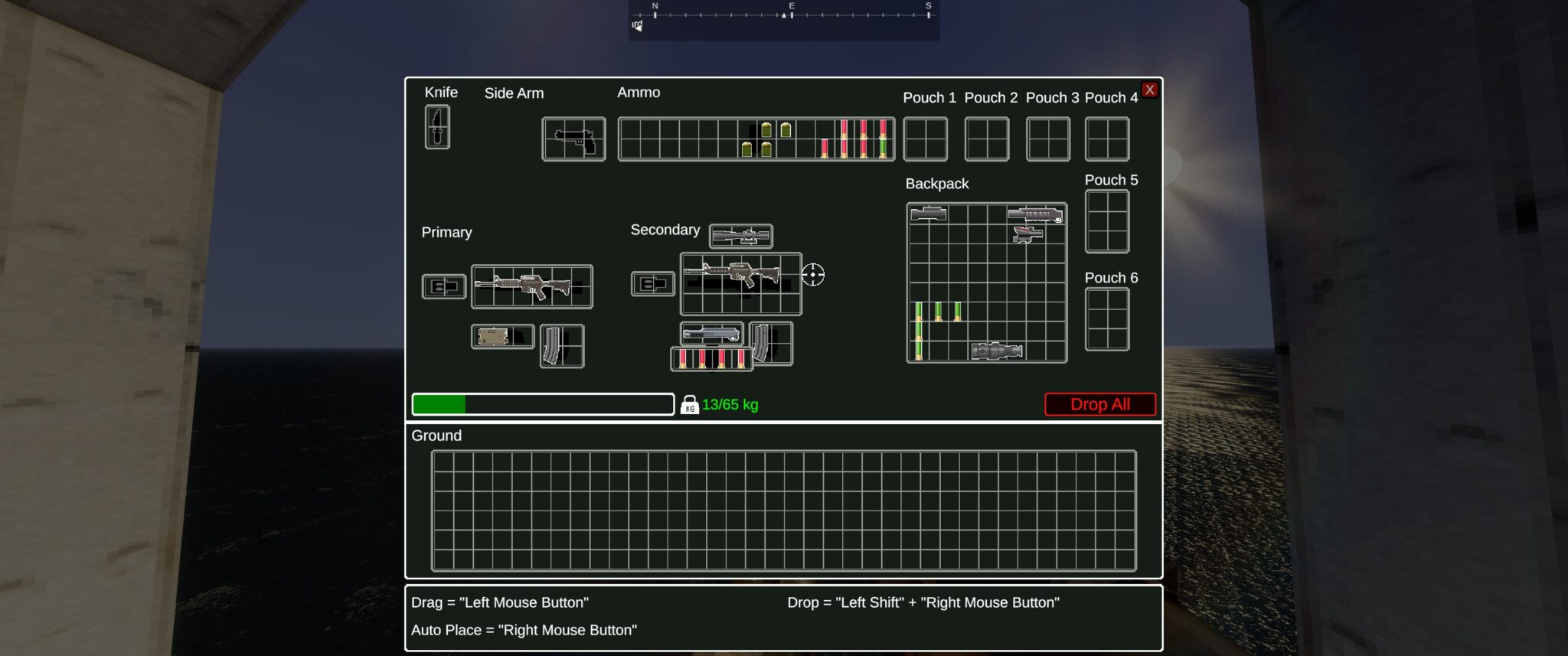Select the M4 rifle in the Primary slot
The image size is (1568, 656).
click(x=532, y=286)
